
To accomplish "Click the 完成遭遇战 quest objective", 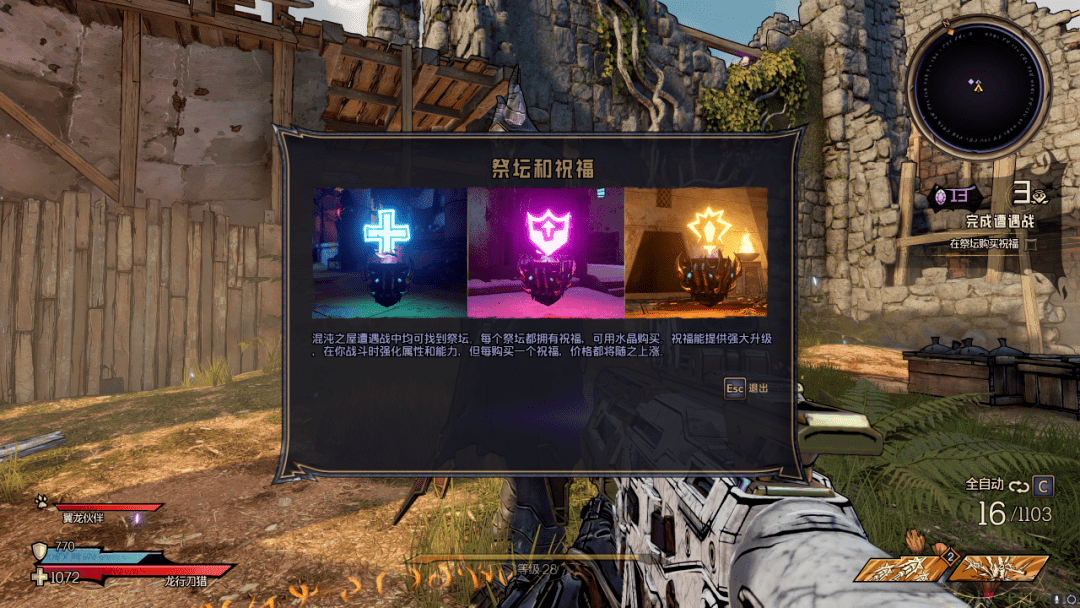I will tap(1000, 221).
